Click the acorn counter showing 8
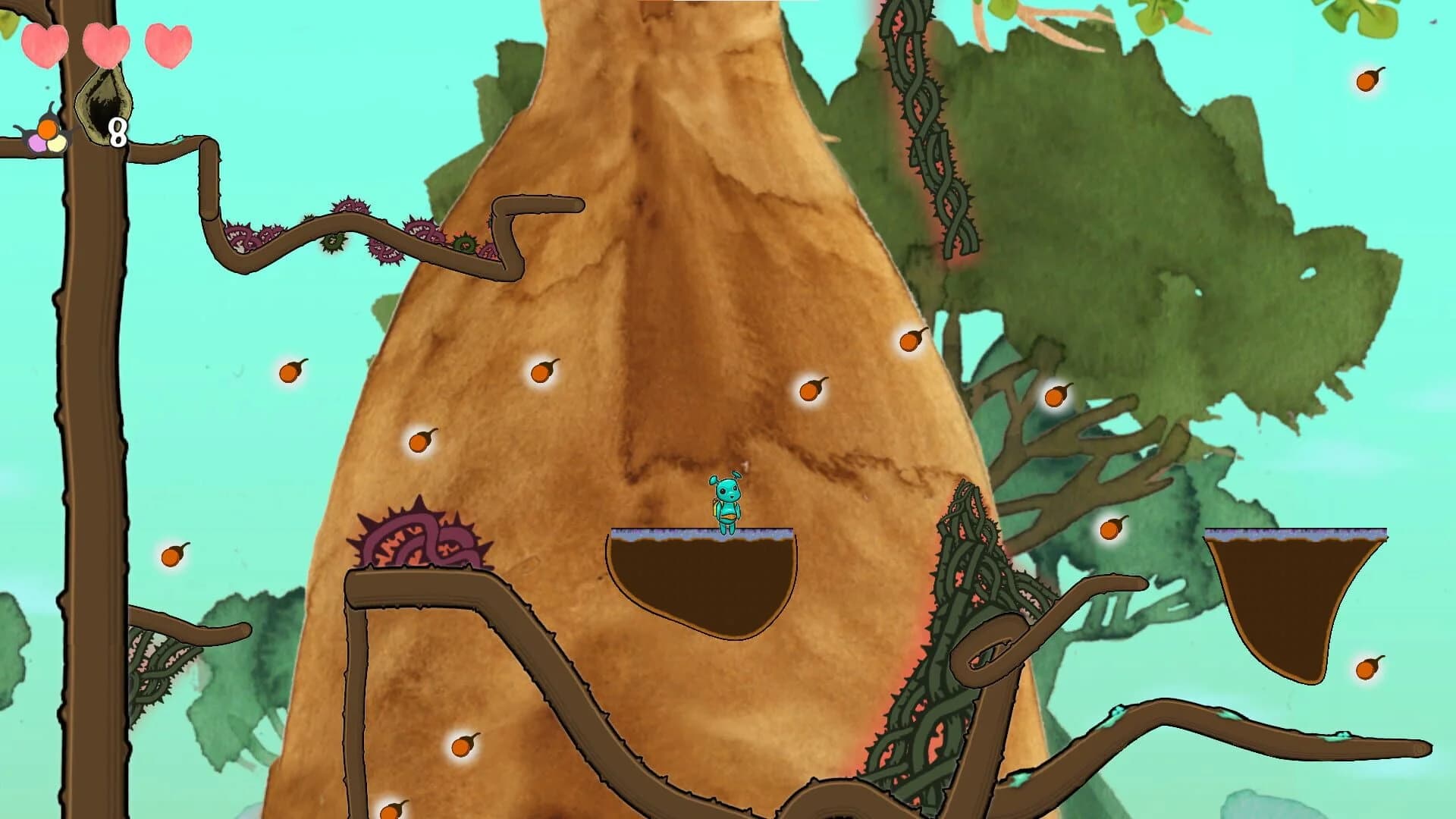The height and width of the screenshot is (819, 1456). click(118, 133)
